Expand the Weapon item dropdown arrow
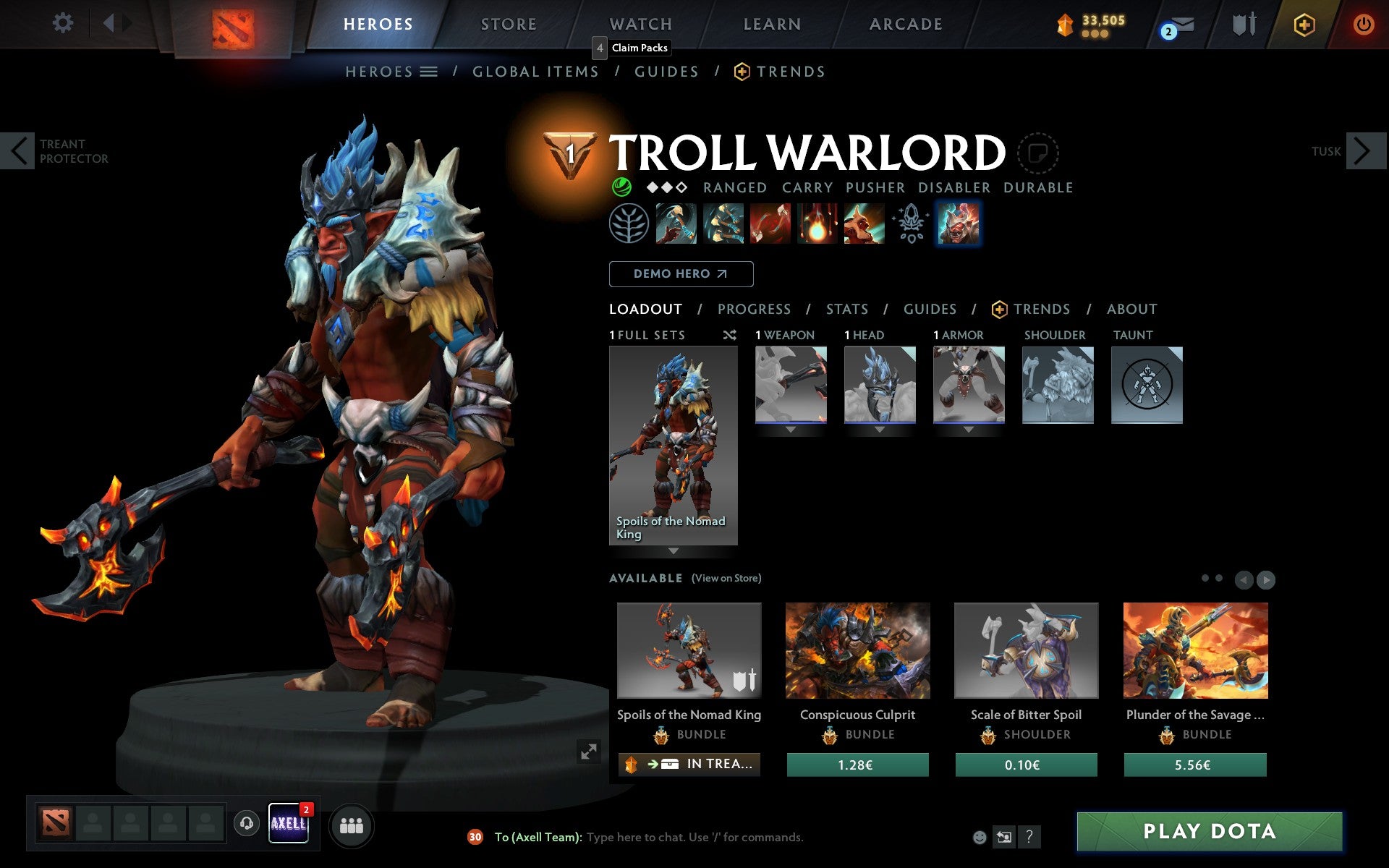Image resolution: width=1389 pixels, height=868 pixels. point(789,428)
